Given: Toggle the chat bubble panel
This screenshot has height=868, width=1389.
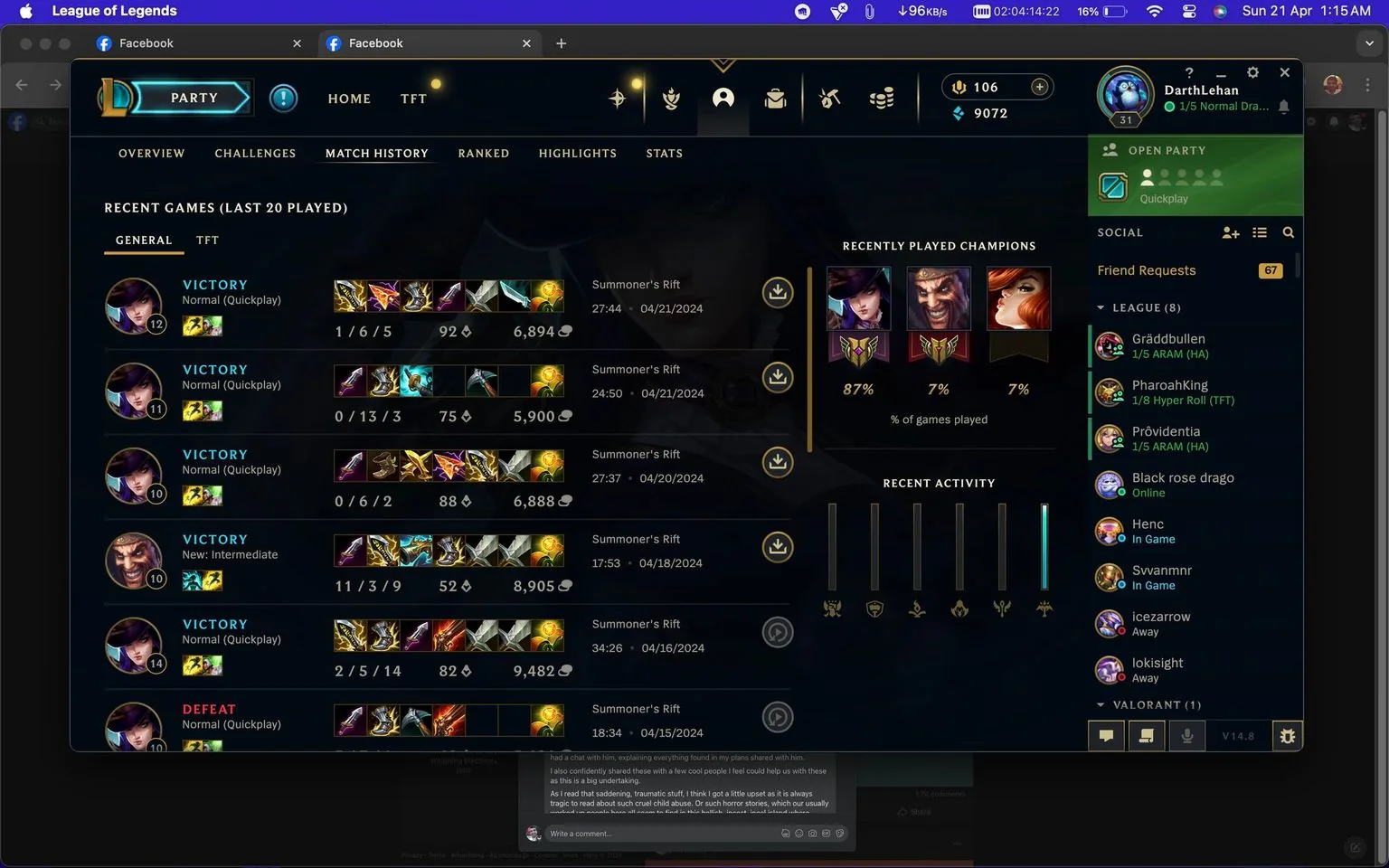Looking at the screenshot, I should (x=1106, y=735).
